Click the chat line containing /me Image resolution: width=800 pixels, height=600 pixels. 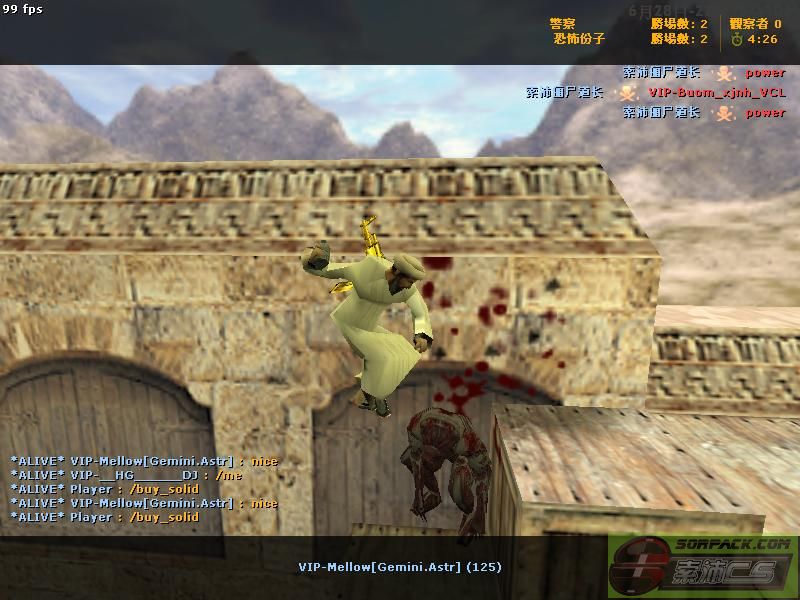pos(126,475)
